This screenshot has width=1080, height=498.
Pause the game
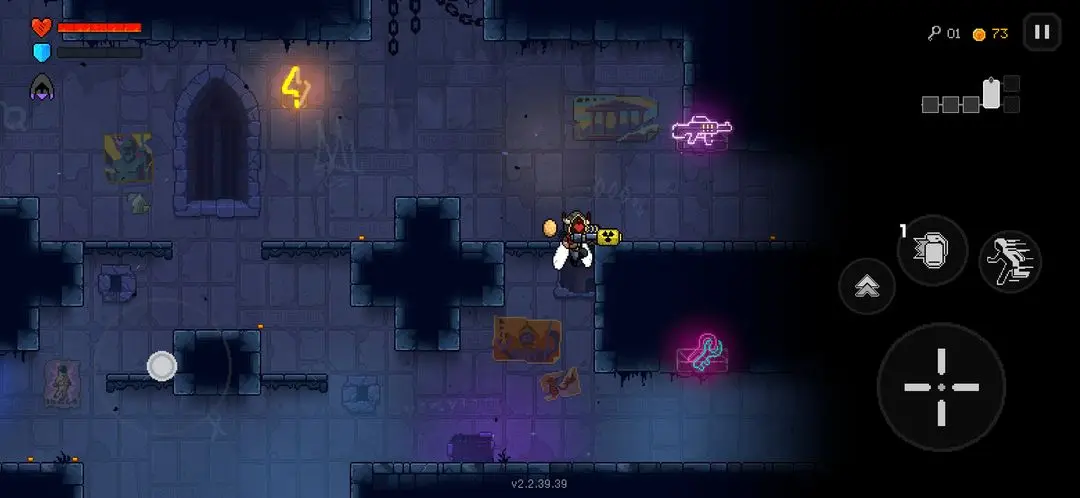(1041, 32)
